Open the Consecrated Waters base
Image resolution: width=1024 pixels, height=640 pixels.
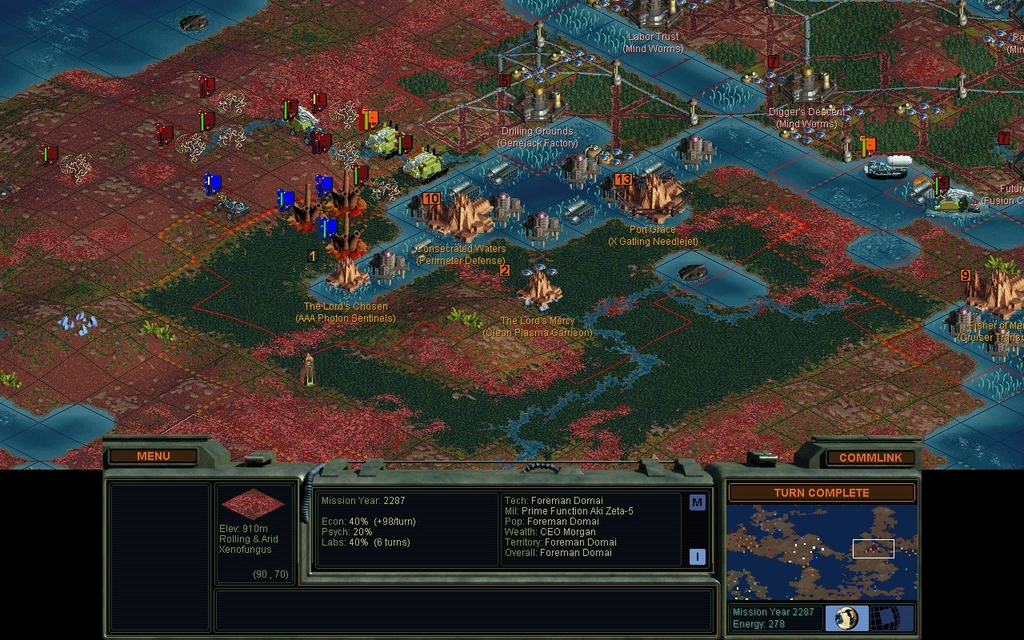(x=462, y=216)
